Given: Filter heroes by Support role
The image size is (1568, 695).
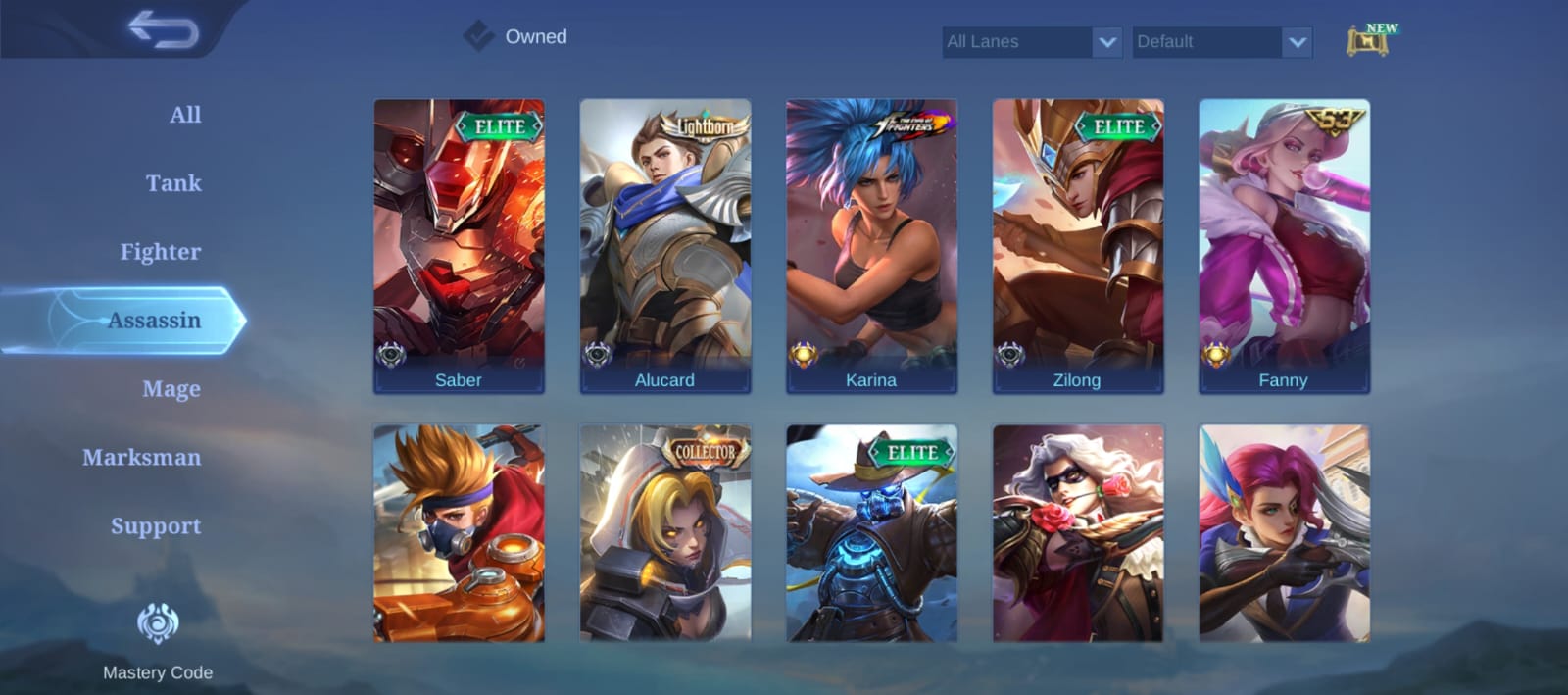Looking at the screenshot, I should pyautogui.click(x=155, y=526).
